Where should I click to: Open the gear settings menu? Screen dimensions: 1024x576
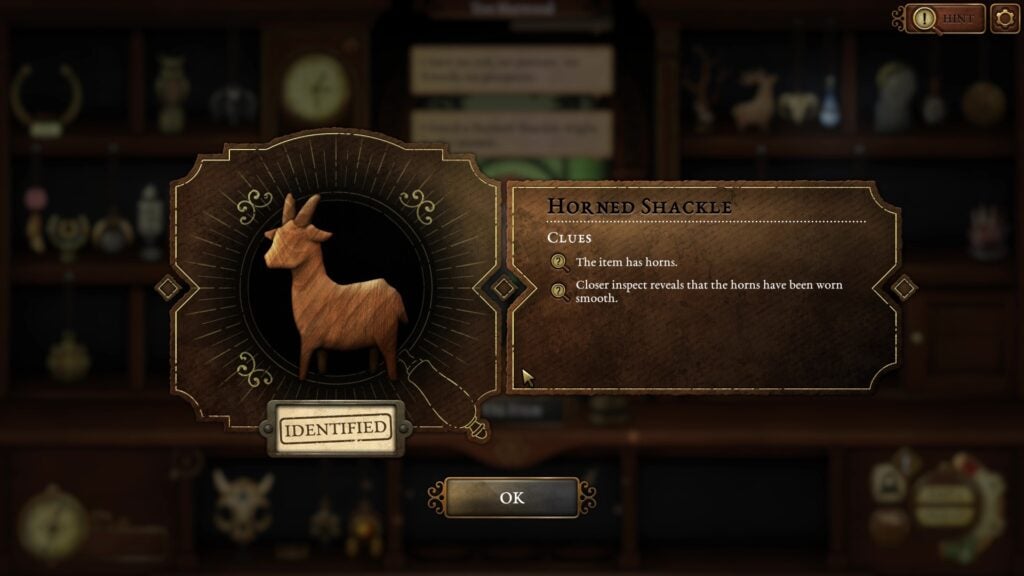1004,18
